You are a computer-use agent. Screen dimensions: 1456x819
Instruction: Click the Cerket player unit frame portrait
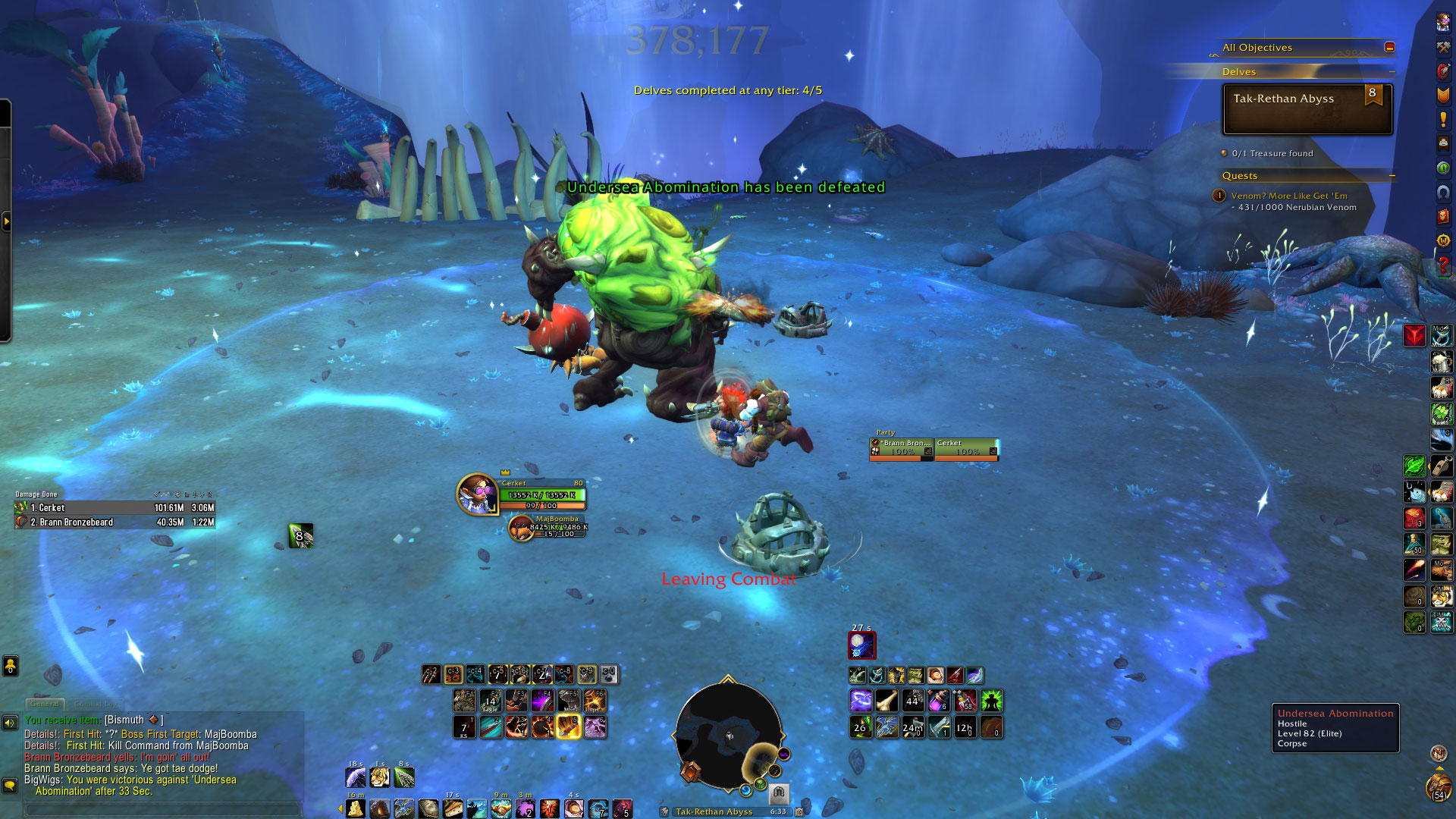click(x=476, y=494)
